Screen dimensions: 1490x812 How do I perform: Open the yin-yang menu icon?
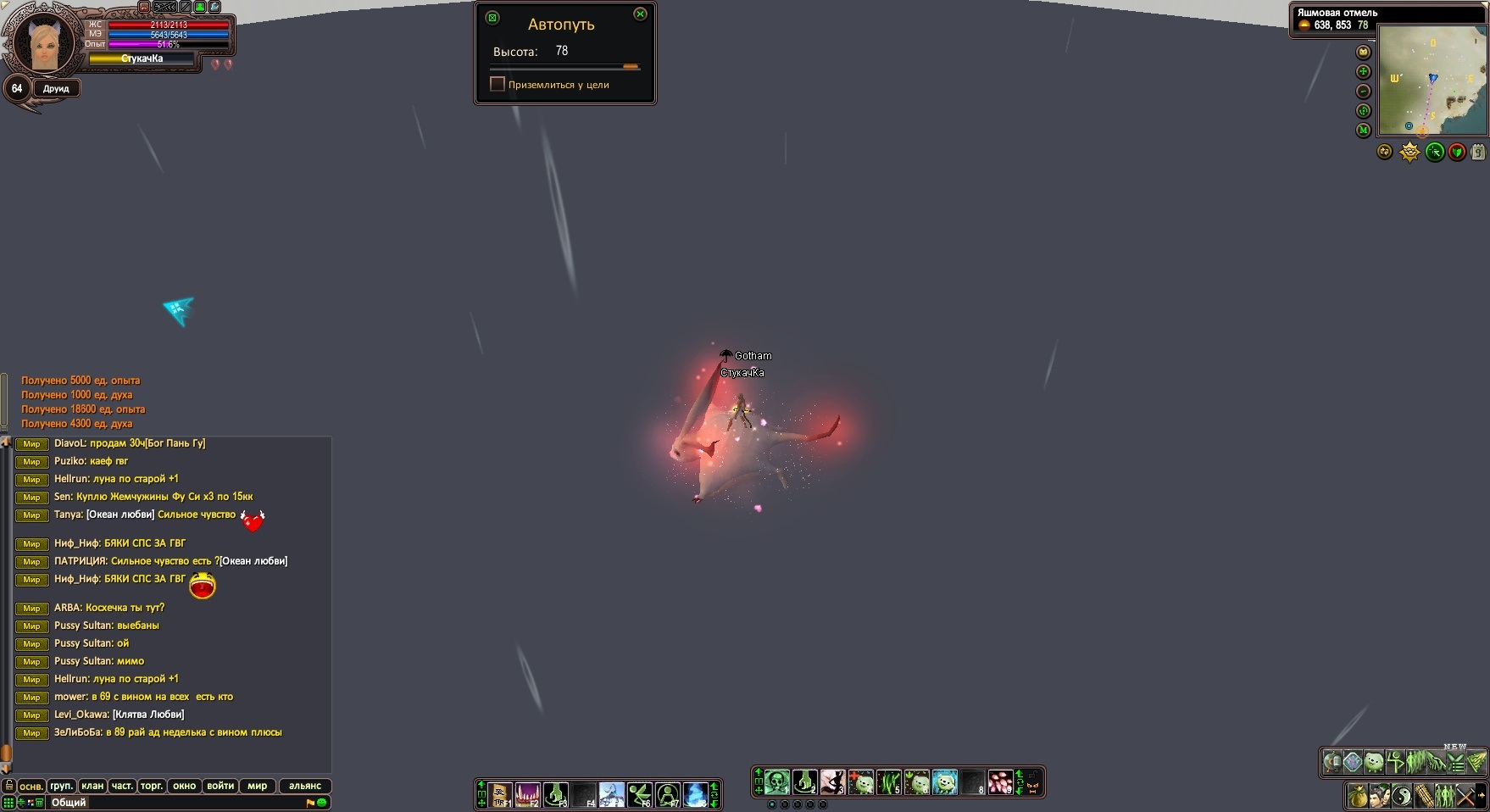point(1401,797)
